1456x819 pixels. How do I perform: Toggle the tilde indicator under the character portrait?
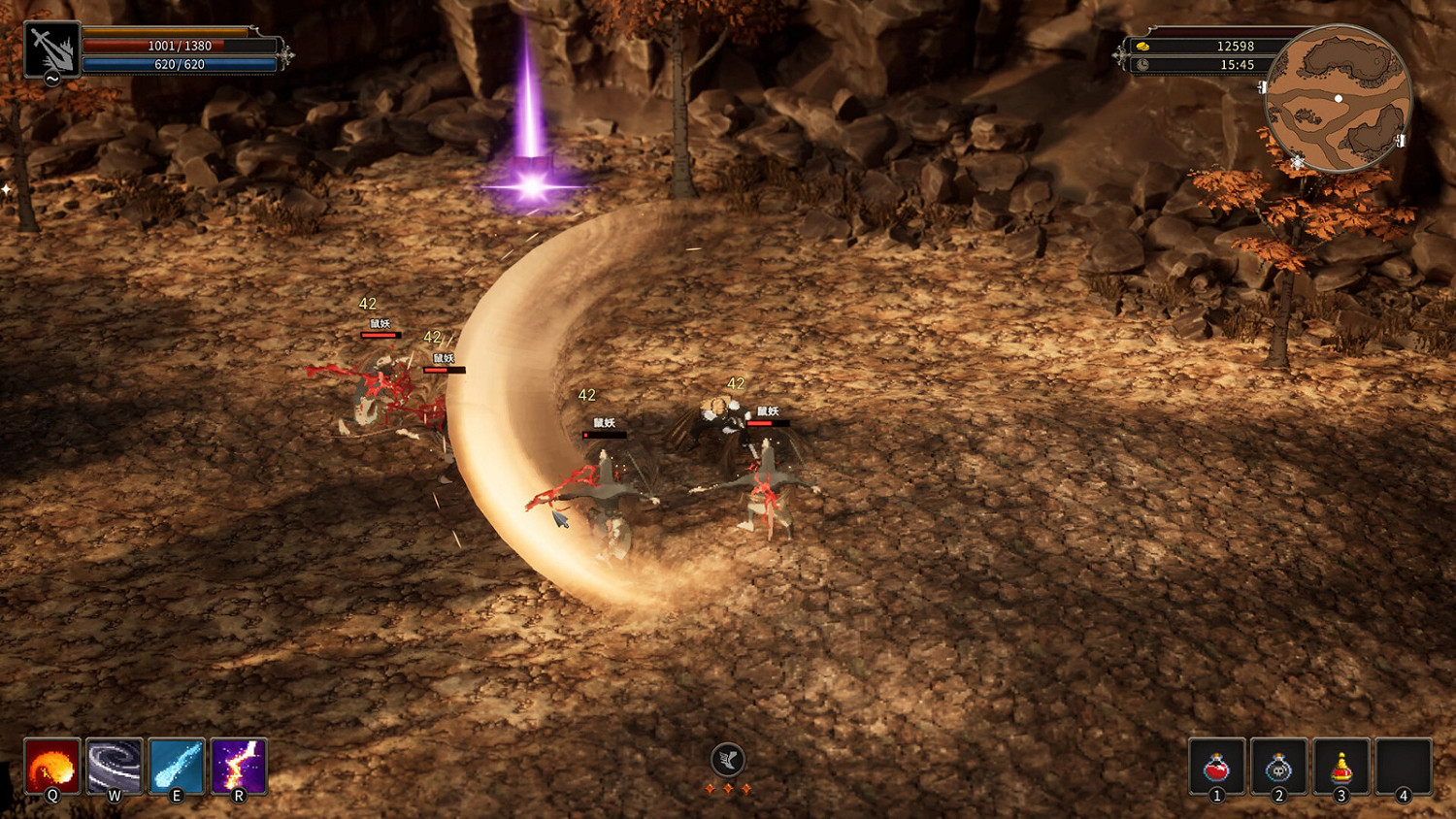(51, 79)
